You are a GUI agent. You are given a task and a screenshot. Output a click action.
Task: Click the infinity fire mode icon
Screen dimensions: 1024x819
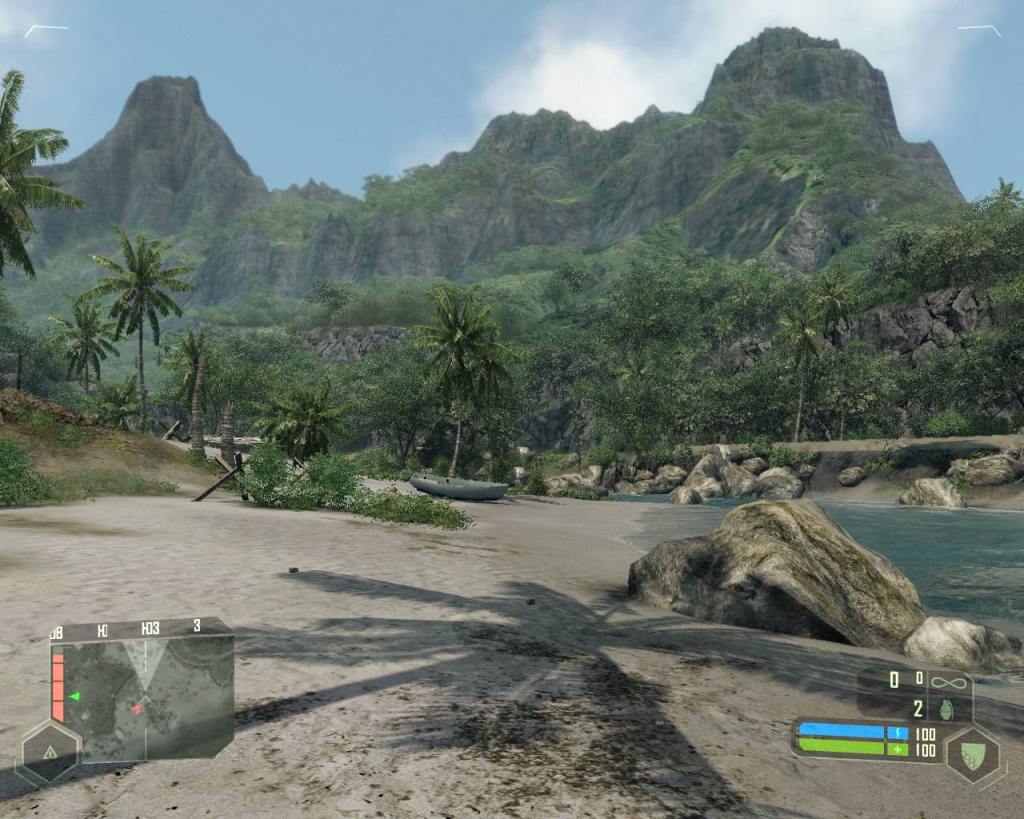[x=949, y=682]
